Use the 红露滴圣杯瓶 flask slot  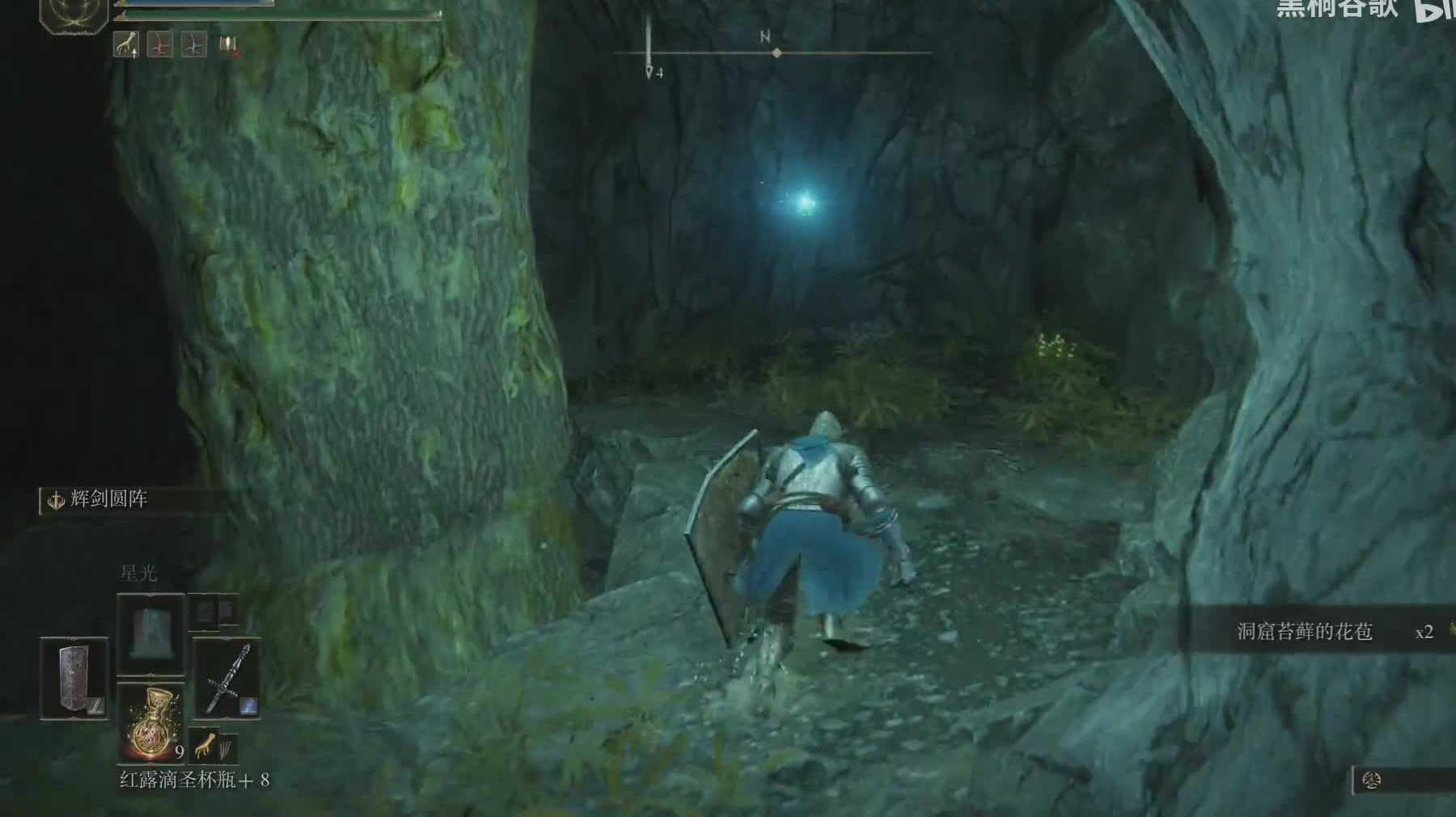(151, 721)
